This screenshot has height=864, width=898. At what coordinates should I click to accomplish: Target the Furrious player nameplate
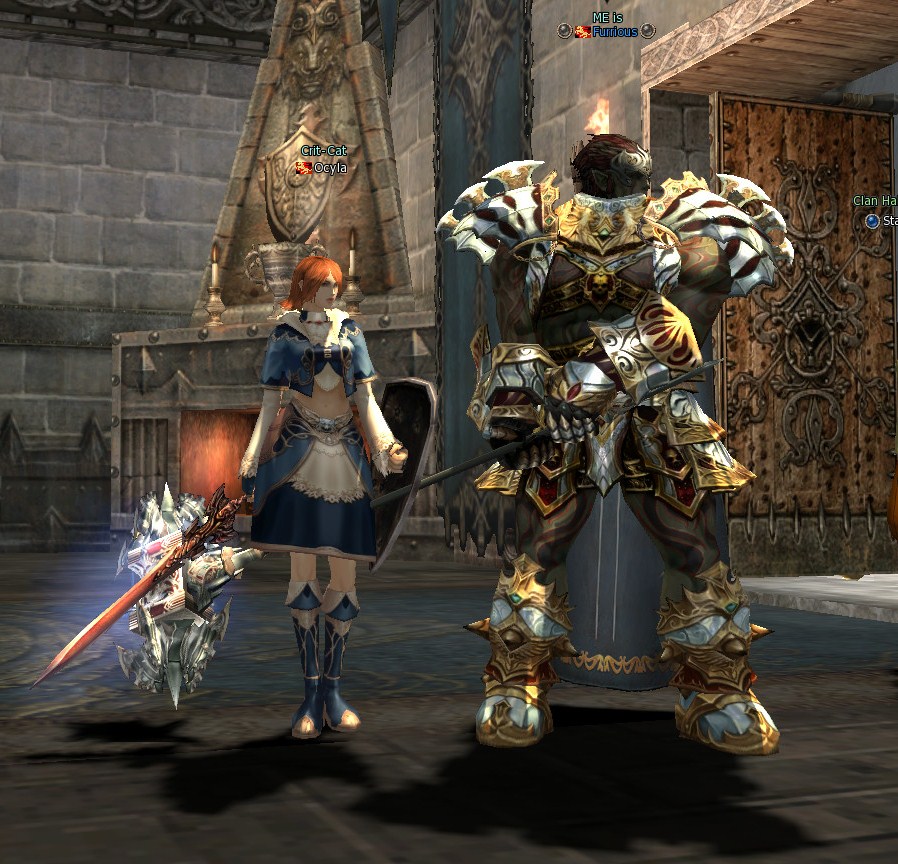click(614, 32)
